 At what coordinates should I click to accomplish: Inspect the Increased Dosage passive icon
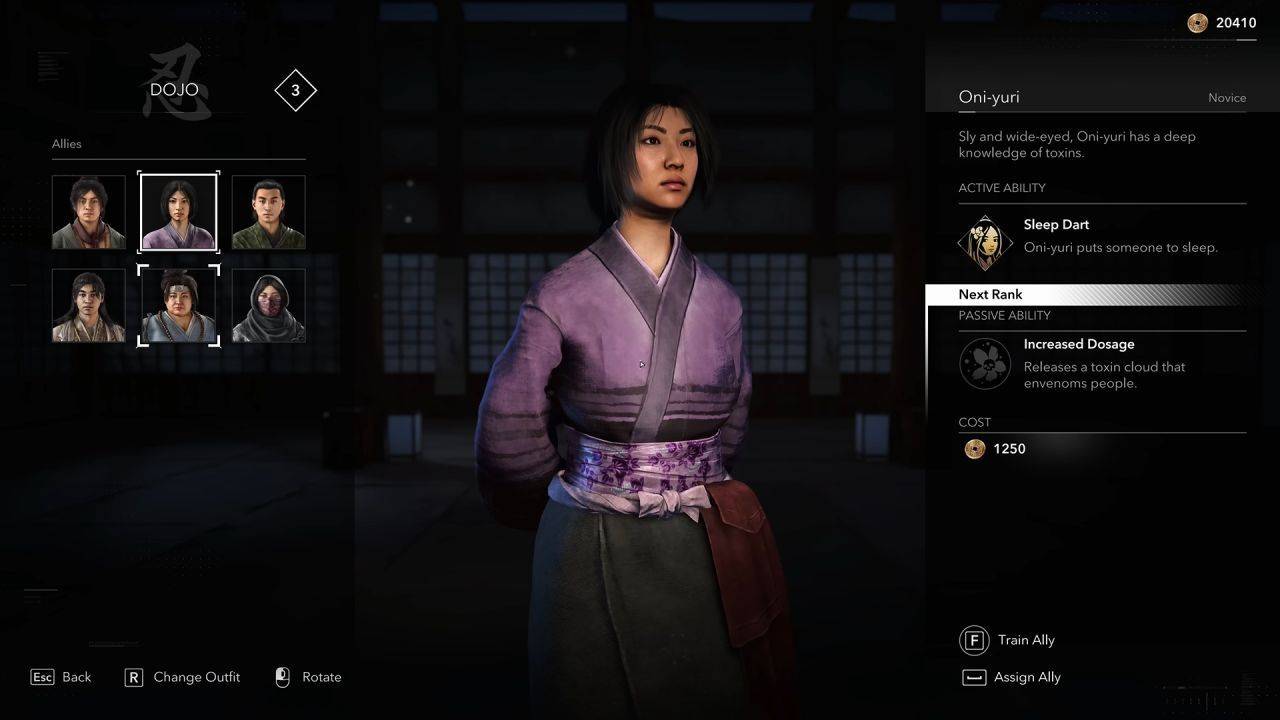(985, 362)
